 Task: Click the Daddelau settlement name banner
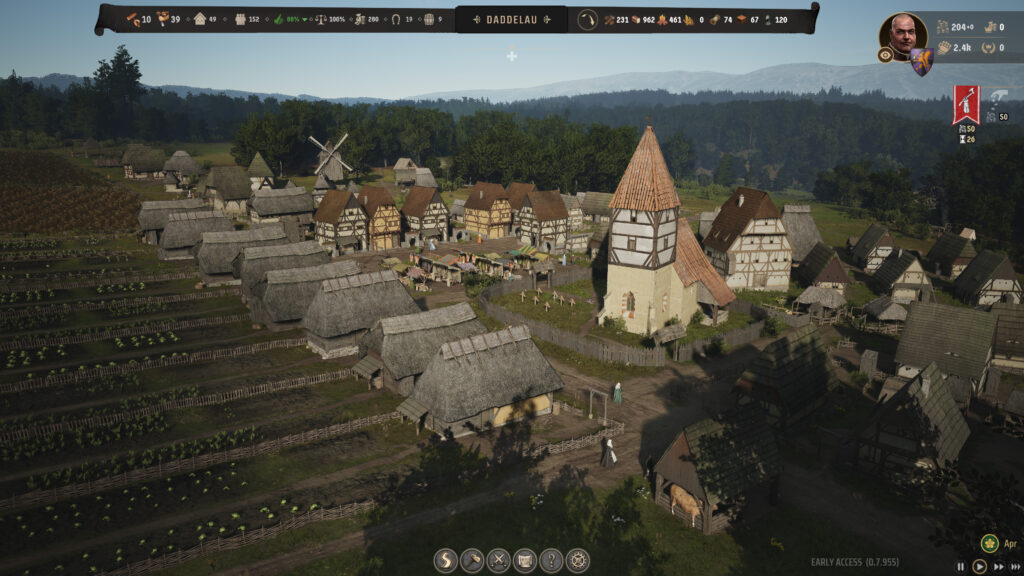pyautogui.click(x=511, y=19)
